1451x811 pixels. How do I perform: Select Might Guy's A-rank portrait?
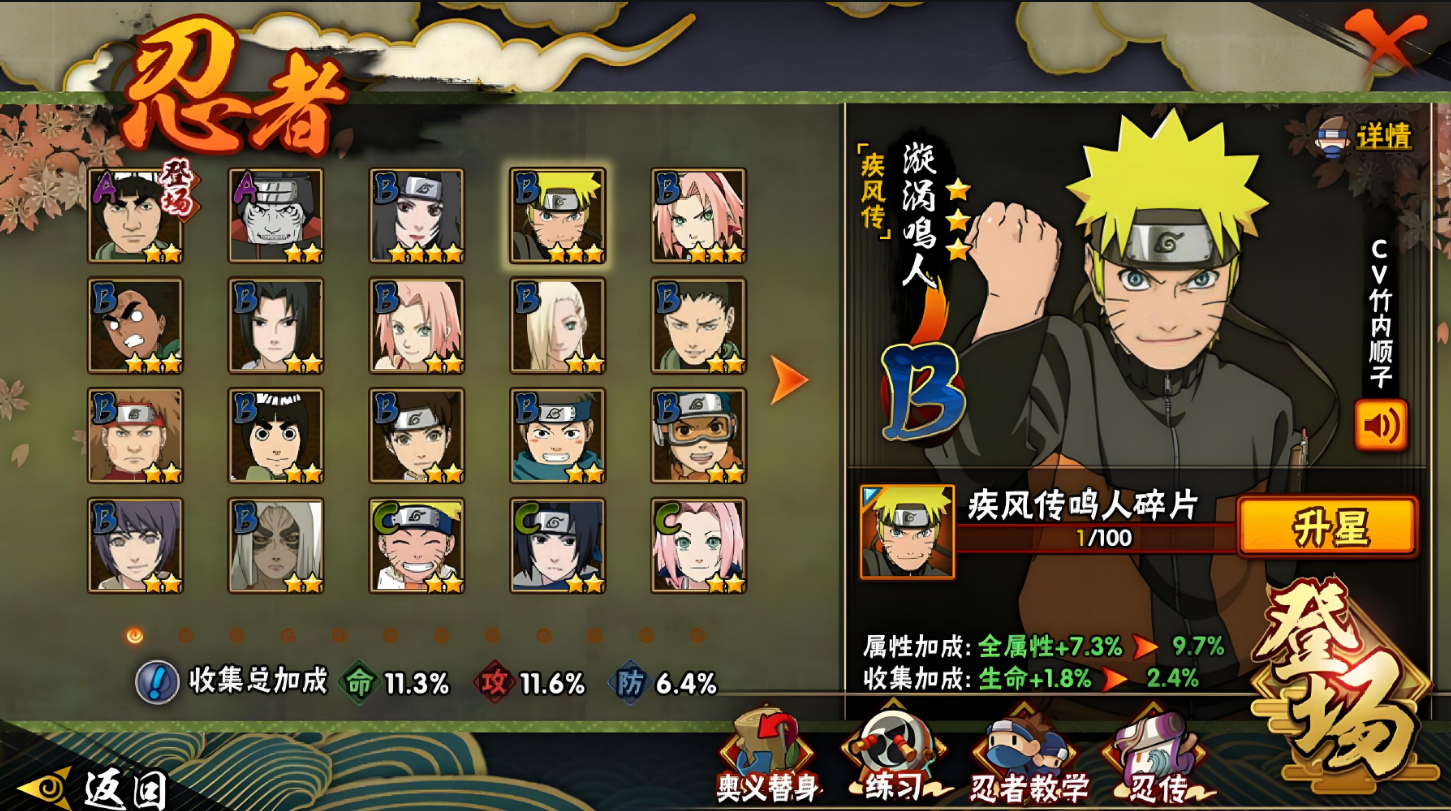[x=135, y=216]
